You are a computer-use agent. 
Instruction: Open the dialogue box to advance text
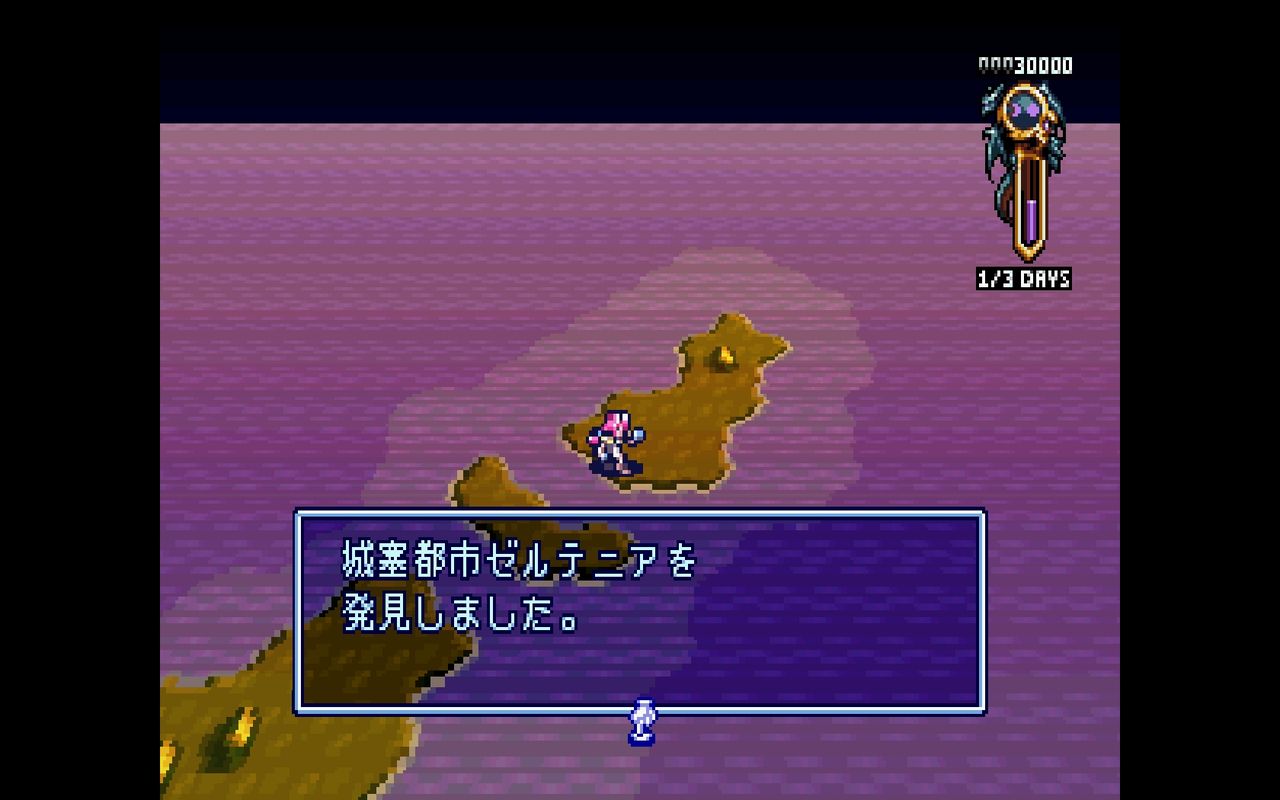pyautogui.click(x=640, y=610)
